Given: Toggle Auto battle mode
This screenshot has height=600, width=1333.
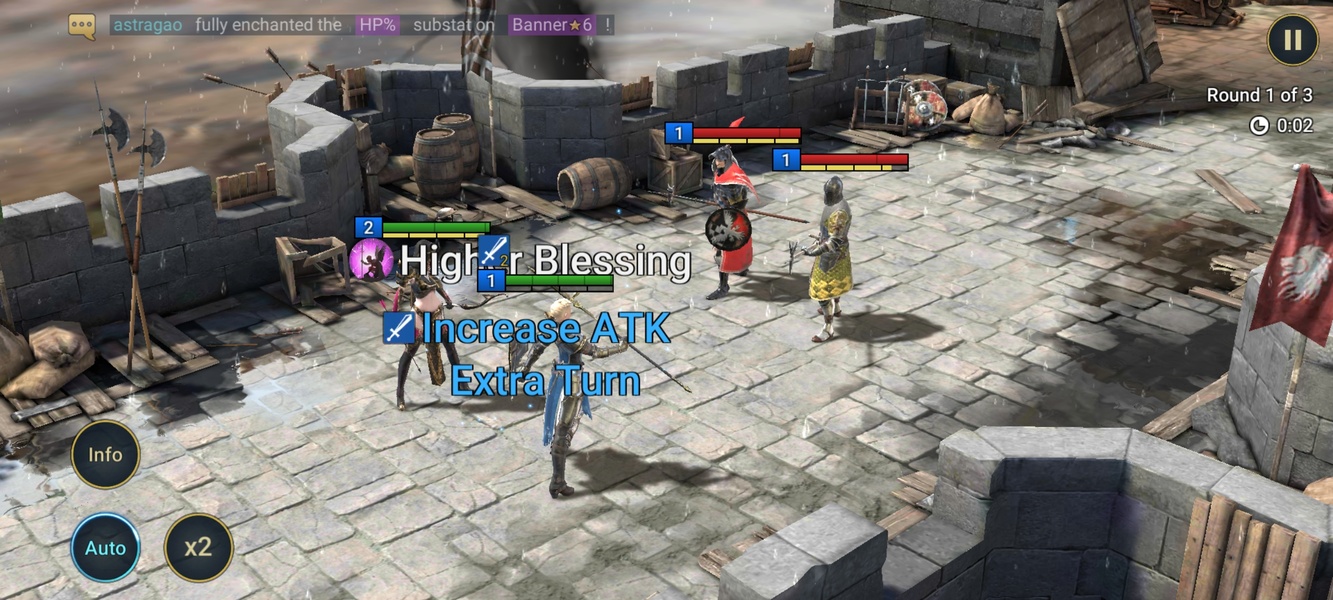Looking at the screenshot, I should [105, 548].
